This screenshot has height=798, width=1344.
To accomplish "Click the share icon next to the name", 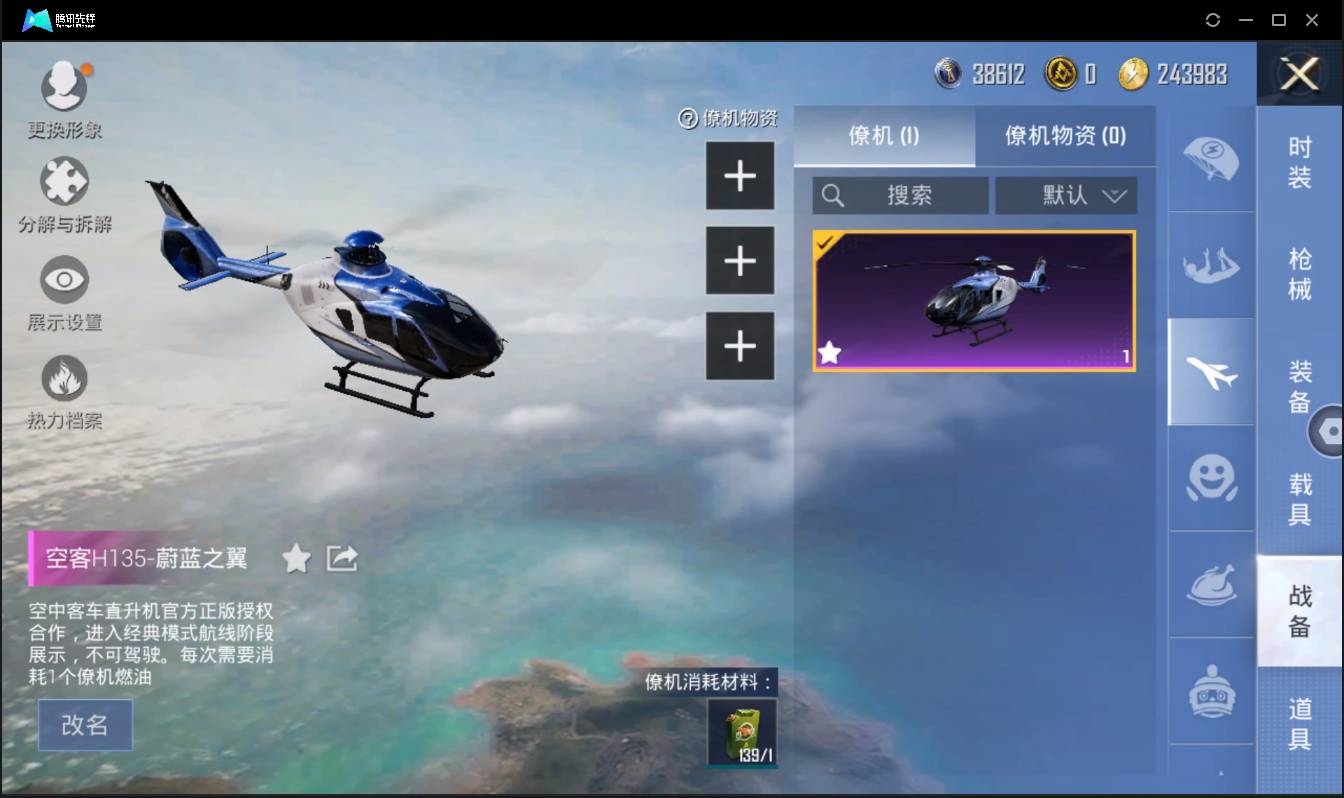I will point(340,559).
